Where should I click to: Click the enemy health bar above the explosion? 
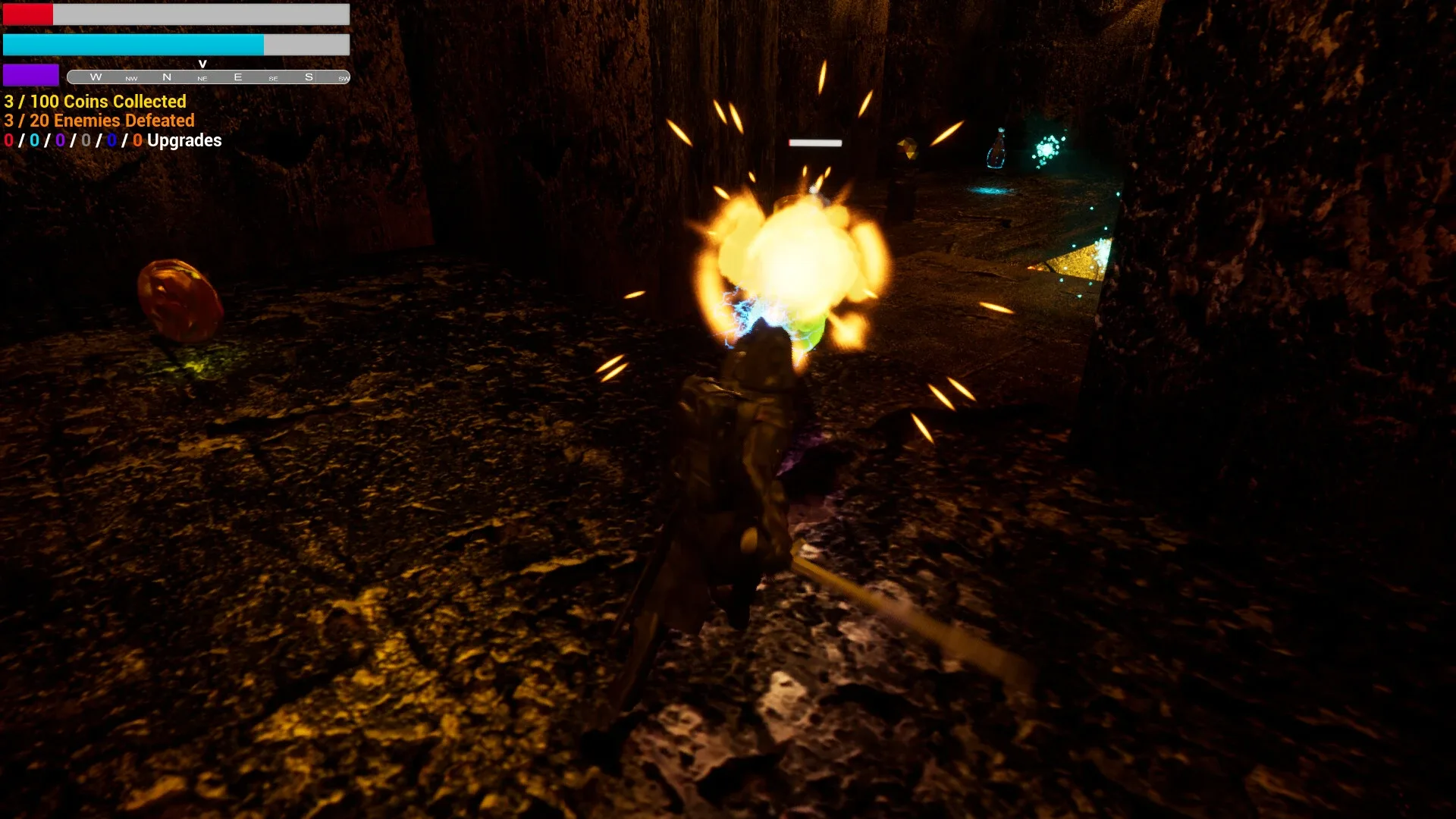point(816,142)
